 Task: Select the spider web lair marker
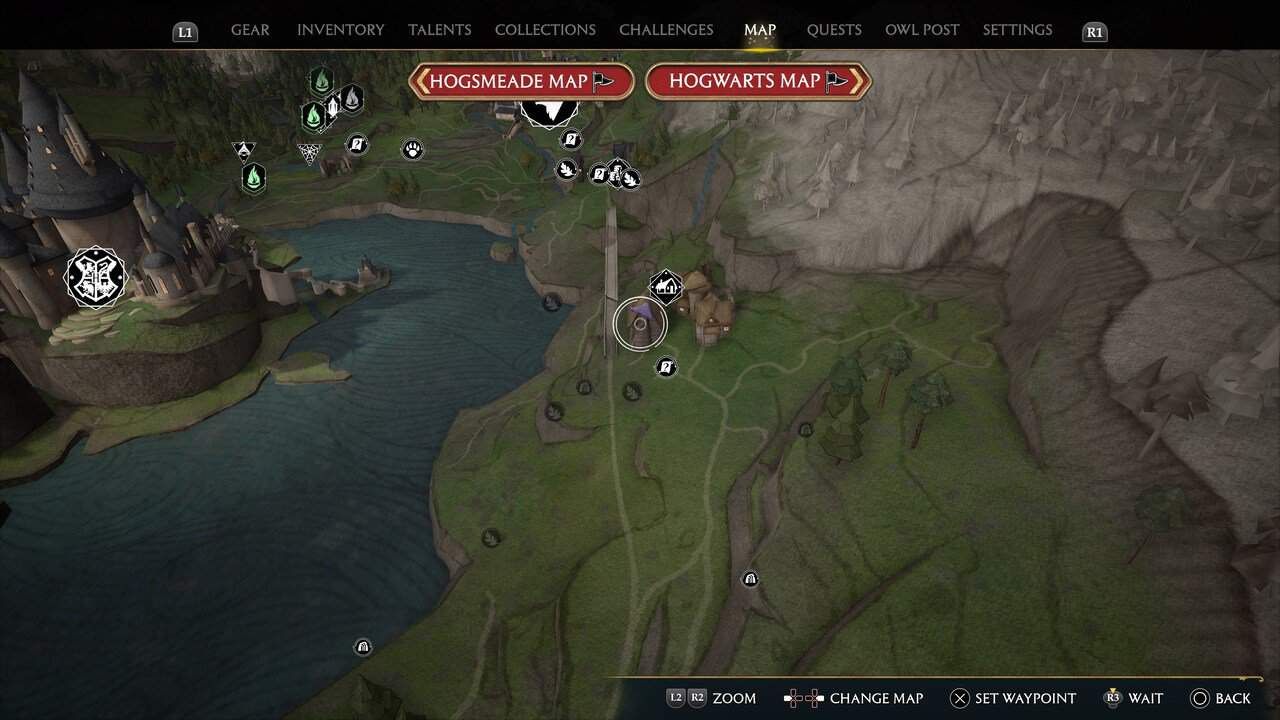[309, 152]
